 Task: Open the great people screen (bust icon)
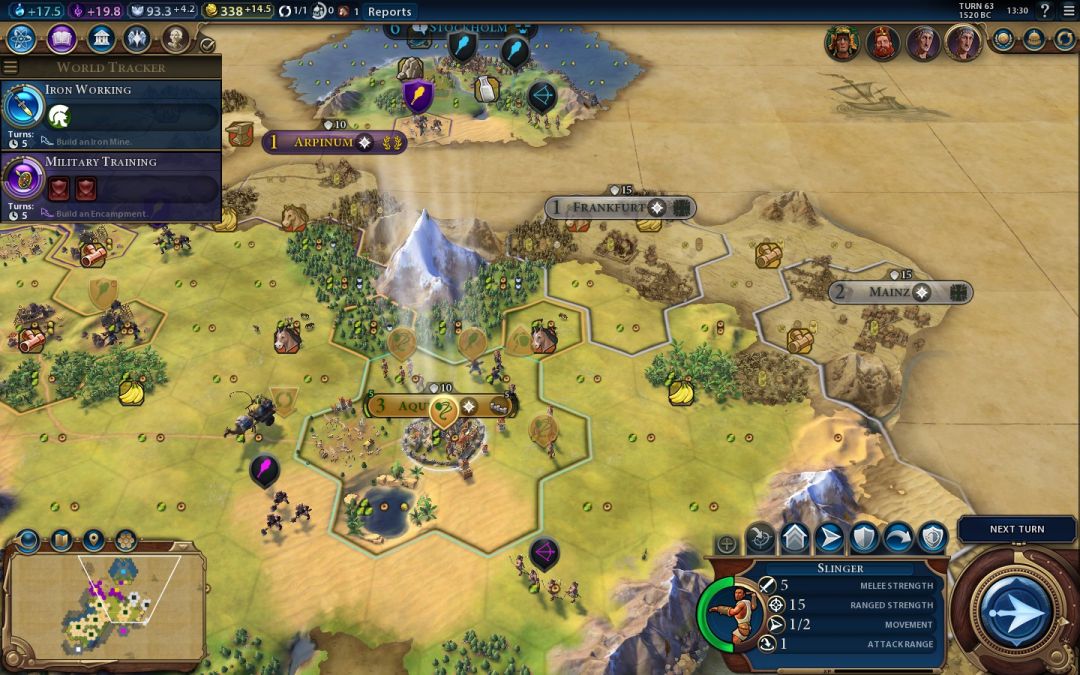[x=175, y=39]
